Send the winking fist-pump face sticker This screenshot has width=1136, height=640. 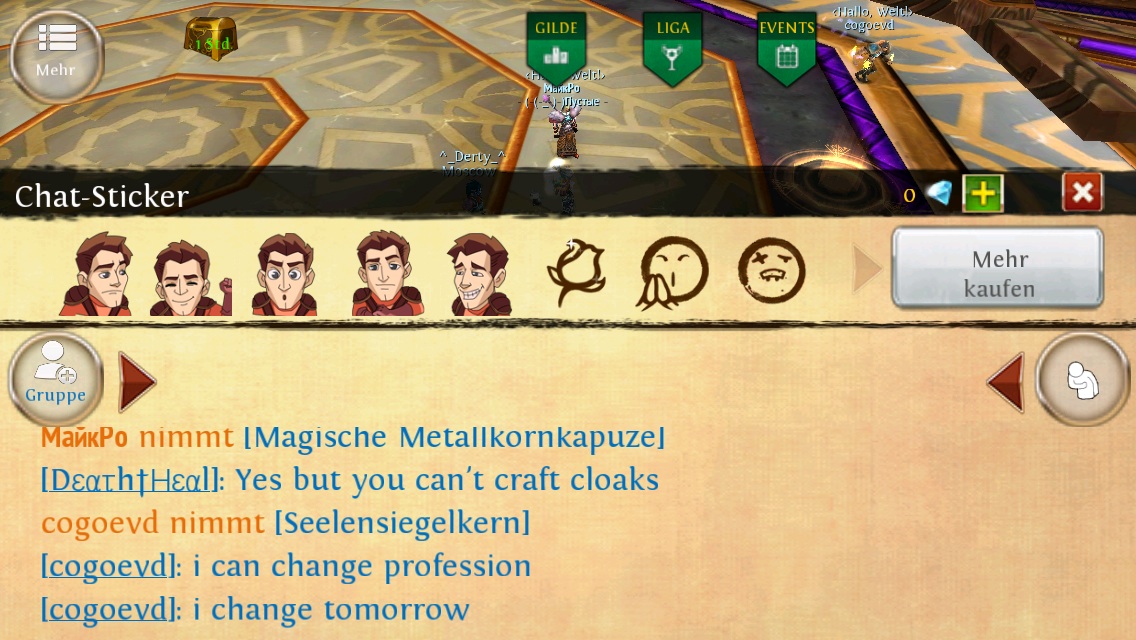(191, 275)
